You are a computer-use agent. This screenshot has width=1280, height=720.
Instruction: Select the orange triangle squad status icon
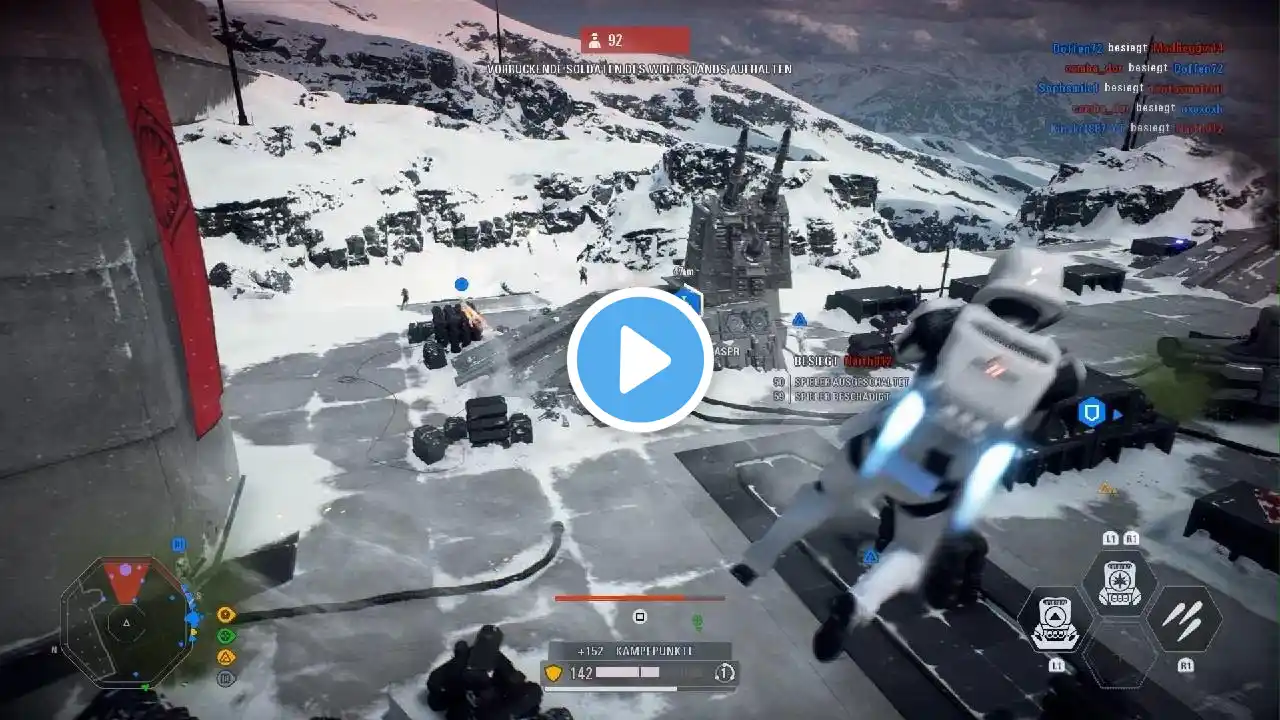(226, 657)
